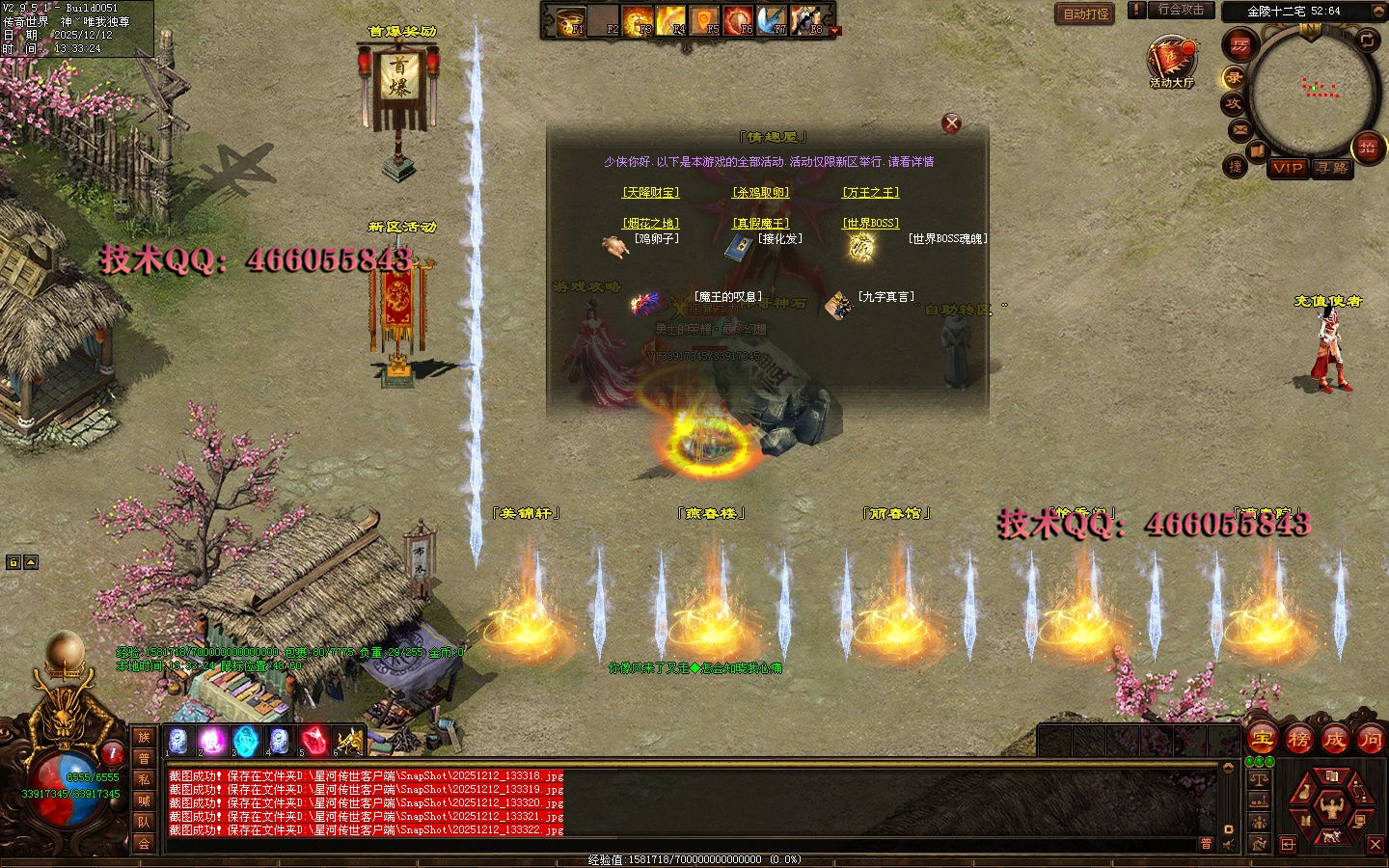
Task: Switch chat to the 私 private channel
Action: coord(144,779)
